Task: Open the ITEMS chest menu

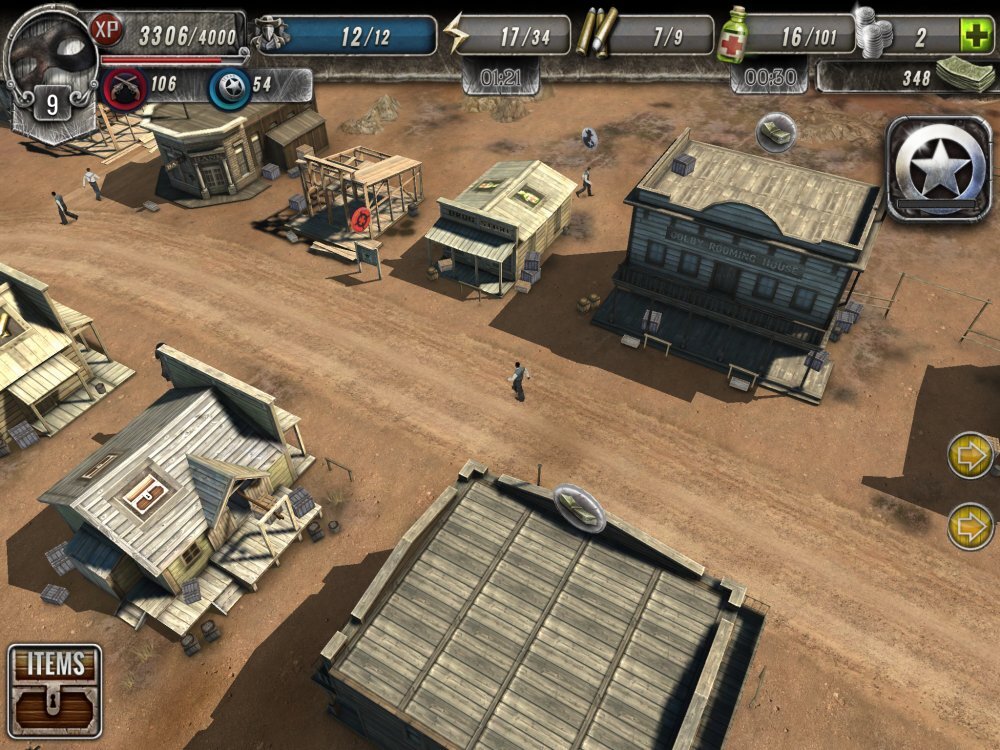Action: click(54, 690)
